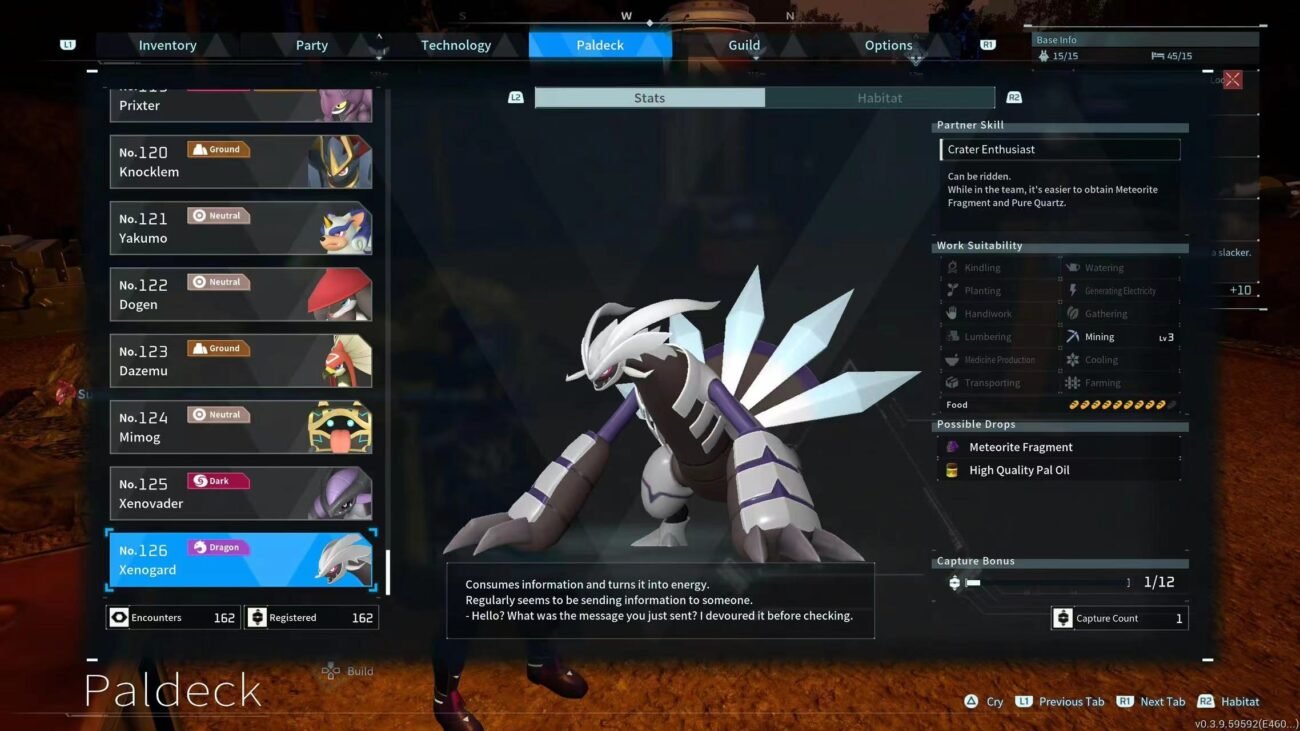Viewport: 1300px width, 731px height.
Task: Select the Paldeck tab
Action: coord(600,45)
